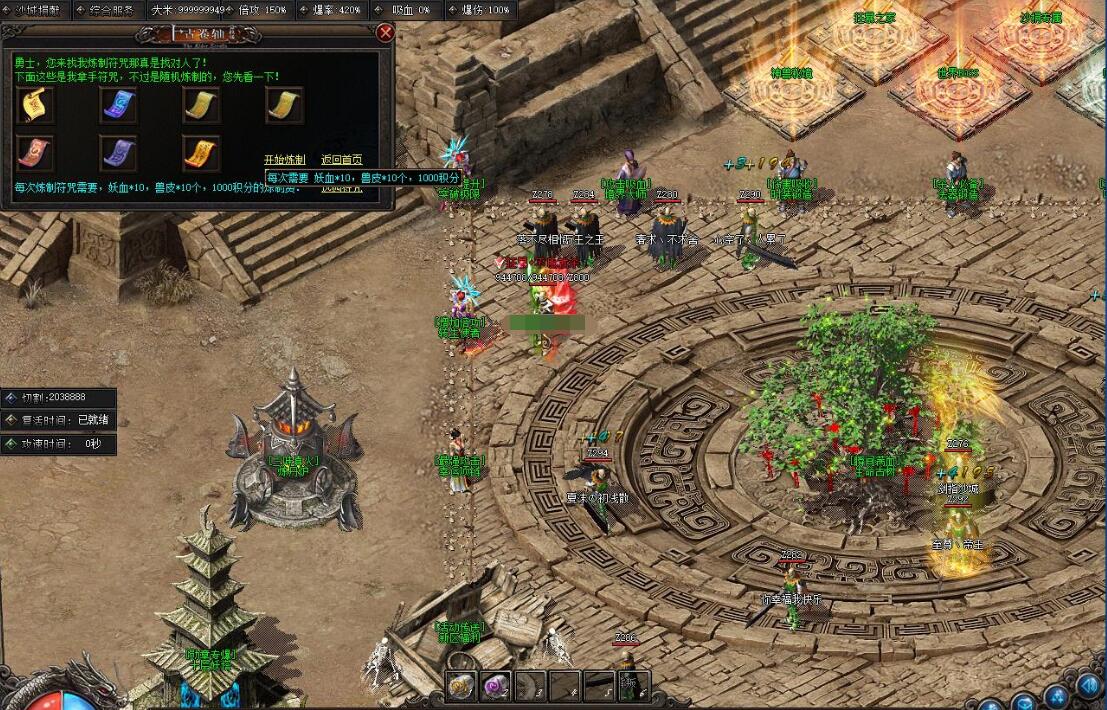Click the 开始炼制 start crafting link
Viewport: 1107px width, 710px height.
click(284, 160)
